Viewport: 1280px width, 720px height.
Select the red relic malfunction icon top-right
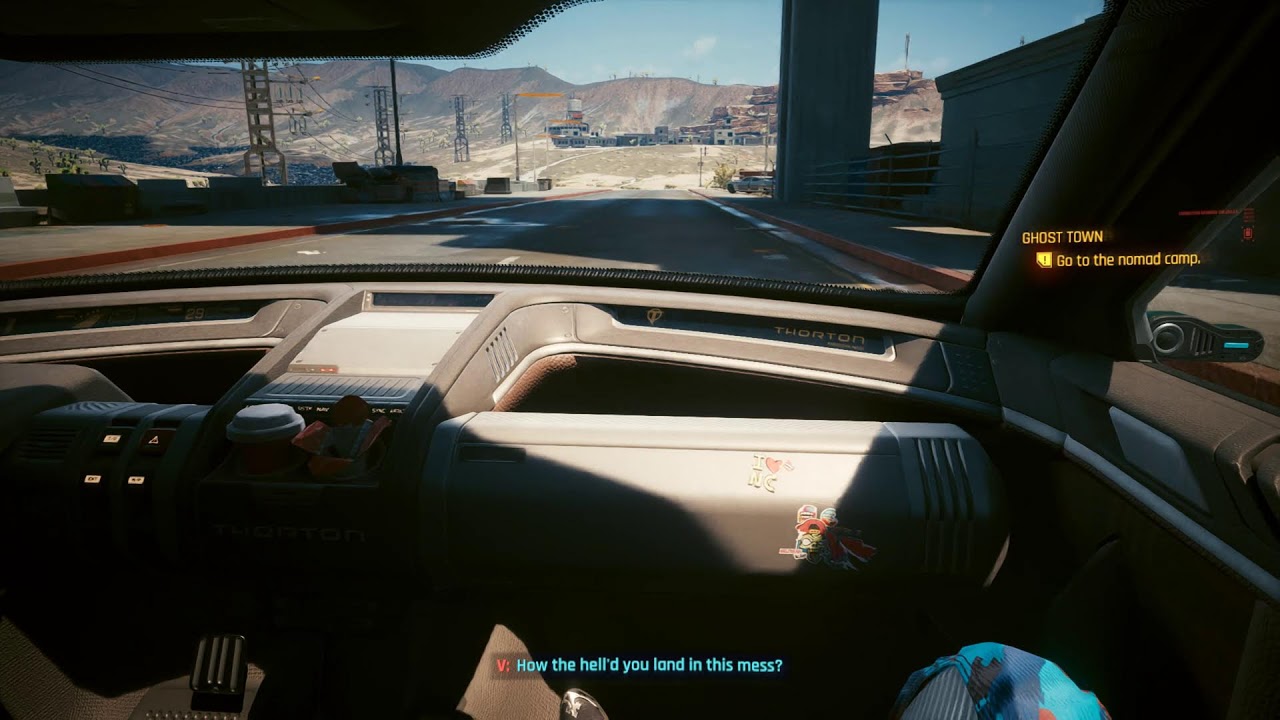1247,233
